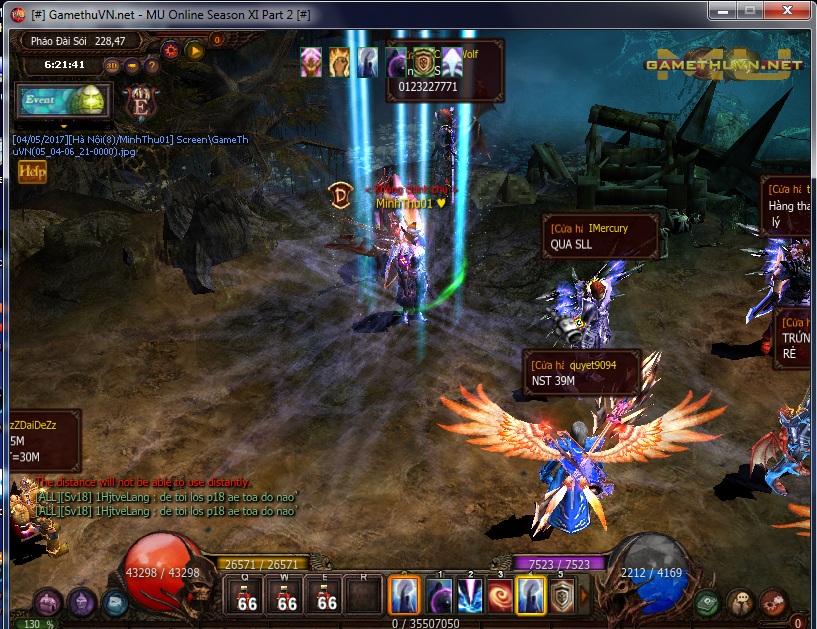Activate skill slot 2 lightning beam
The width and height of the screenshot is (817, 629).
click(470, 596)
